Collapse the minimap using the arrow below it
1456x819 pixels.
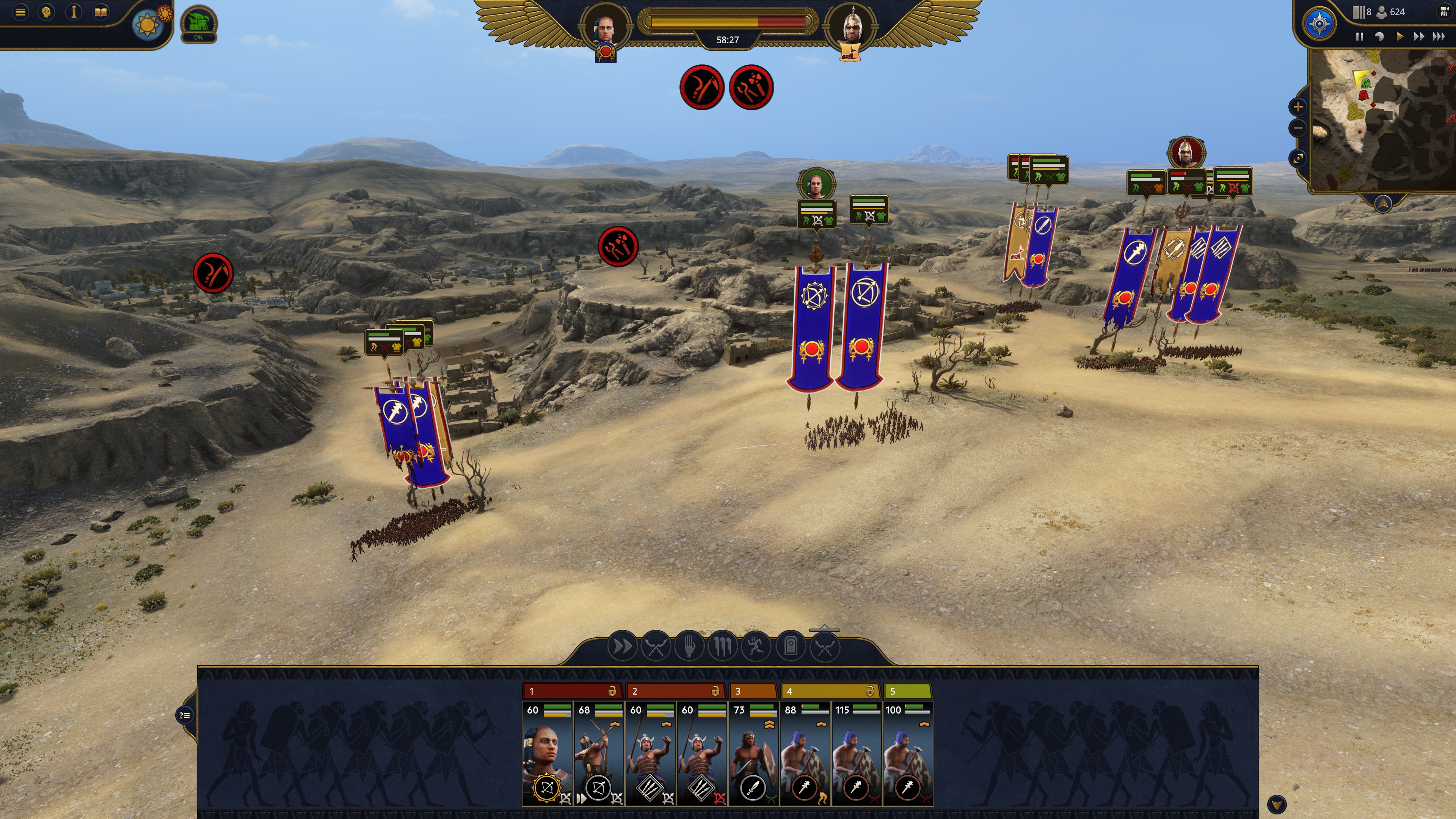click(x=1382, y=203)
